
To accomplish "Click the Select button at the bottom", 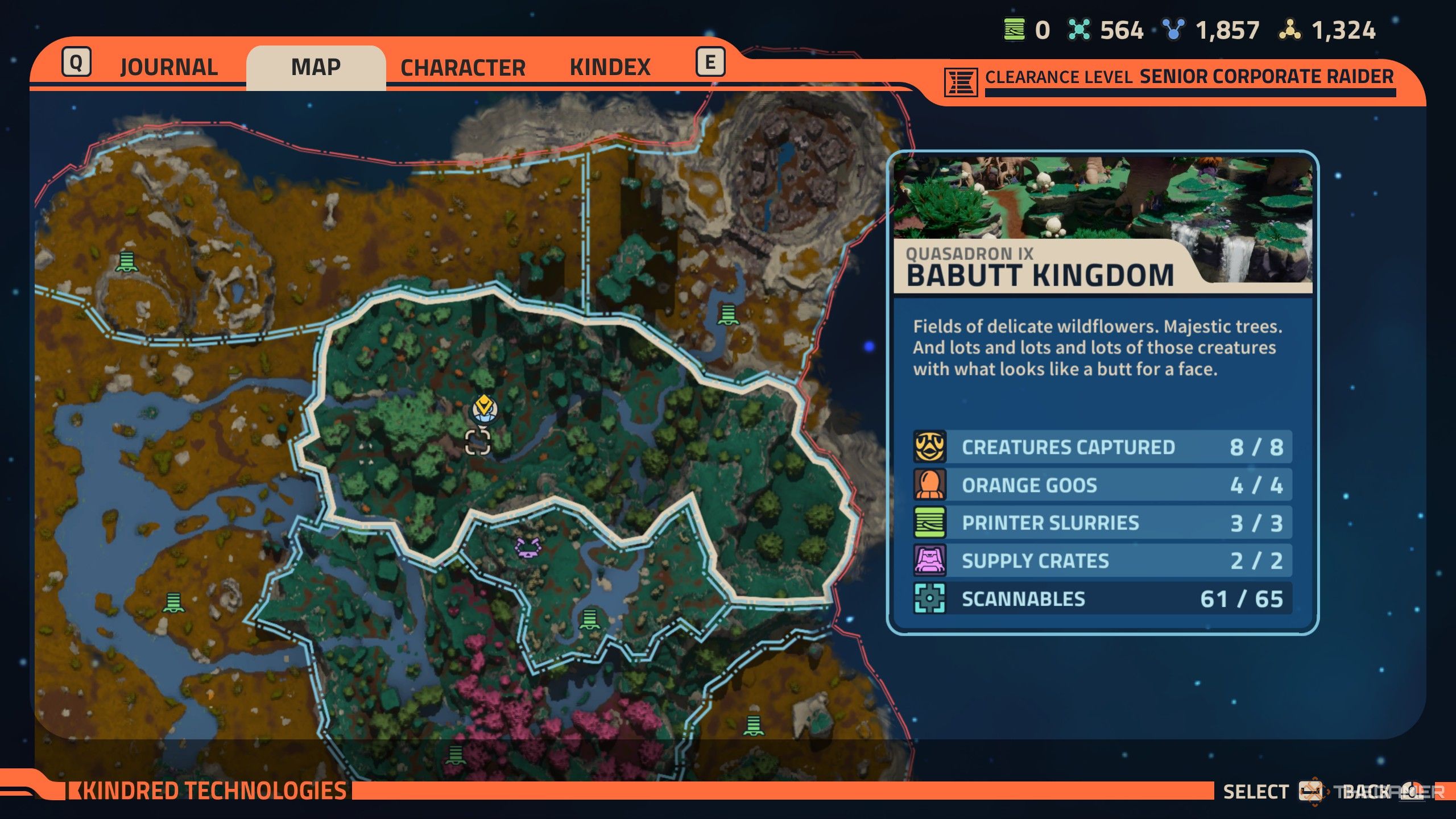I will point(1257,791).
